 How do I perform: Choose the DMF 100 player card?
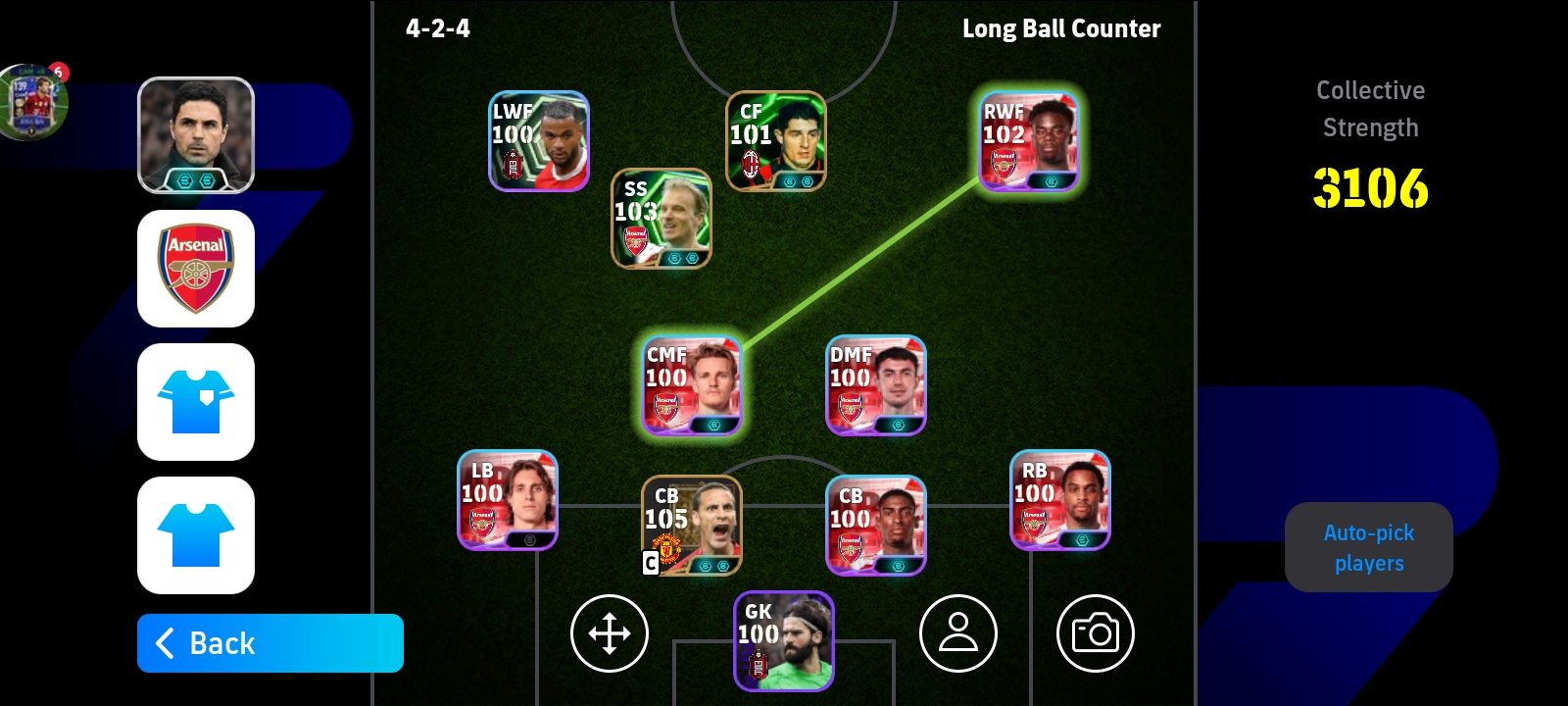click(876, 385)
